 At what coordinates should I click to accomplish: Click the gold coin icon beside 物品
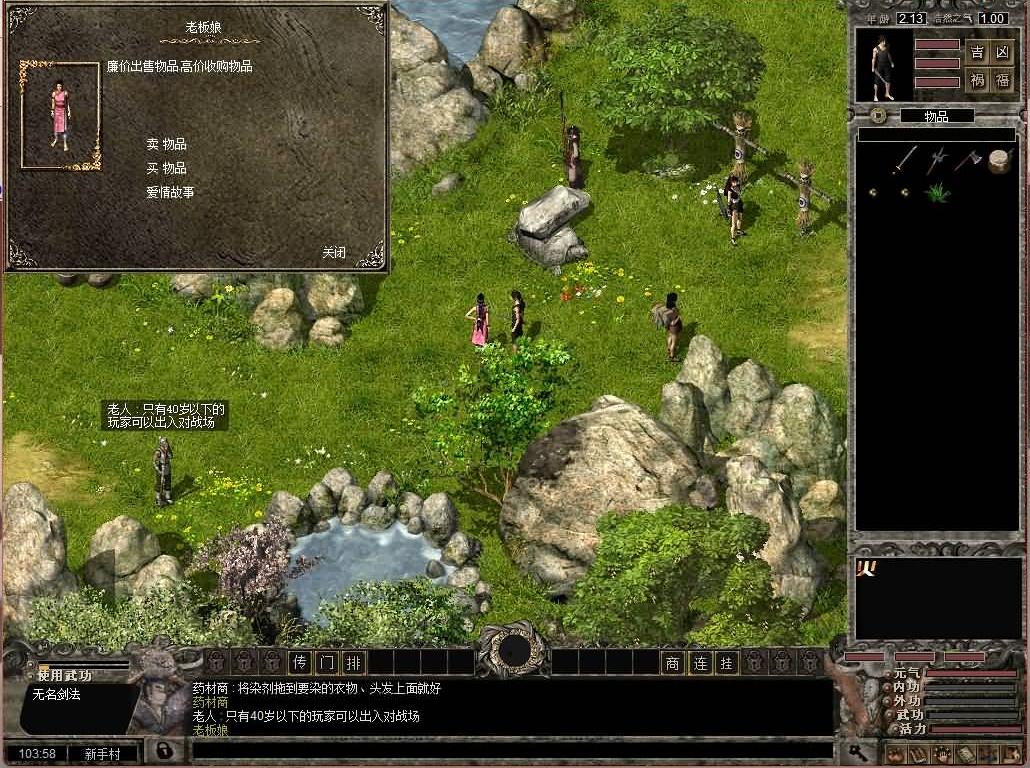[x=878, y=116]
